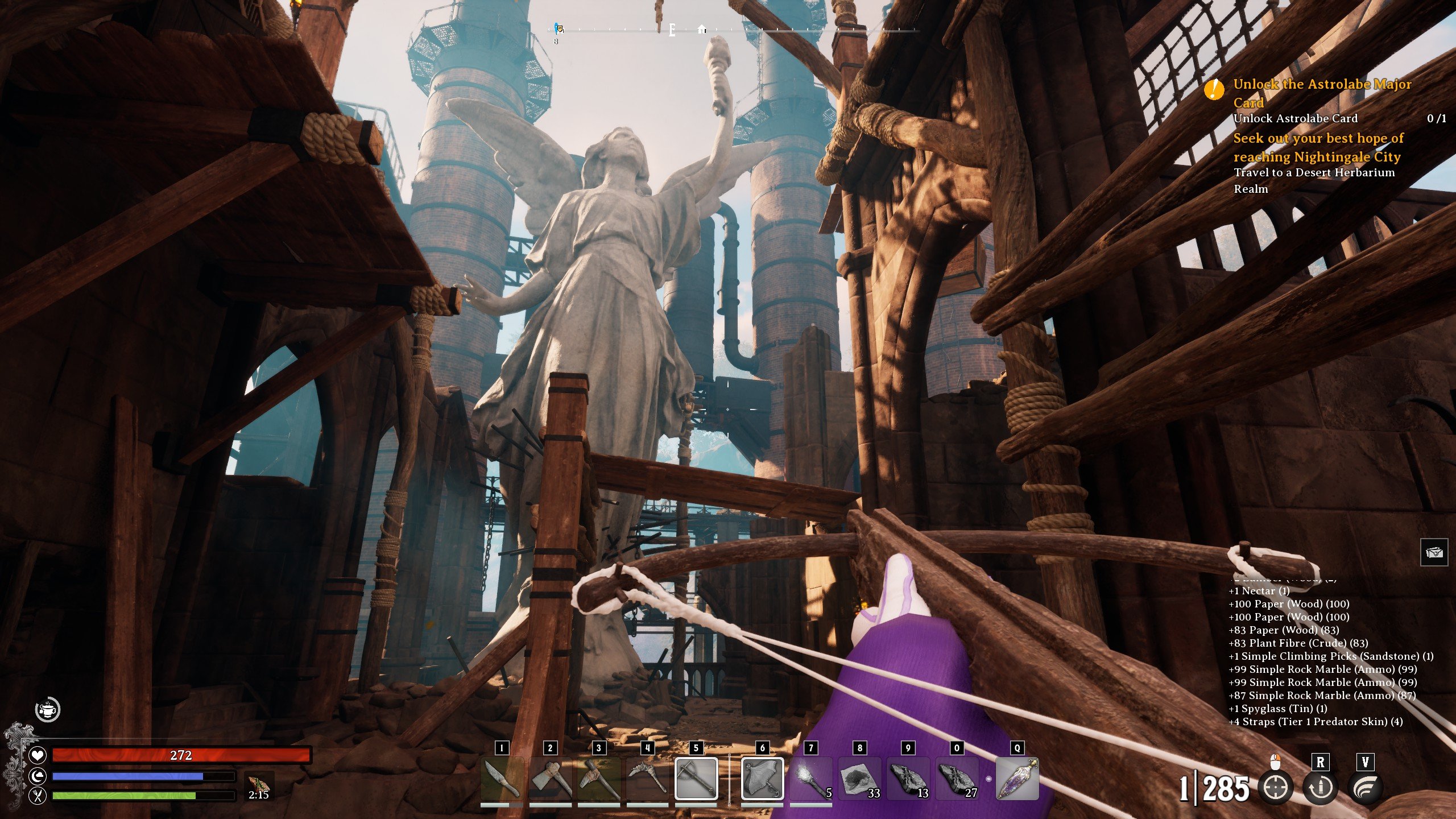Choose the dark ore stack of 27

[x=957, y=779]
